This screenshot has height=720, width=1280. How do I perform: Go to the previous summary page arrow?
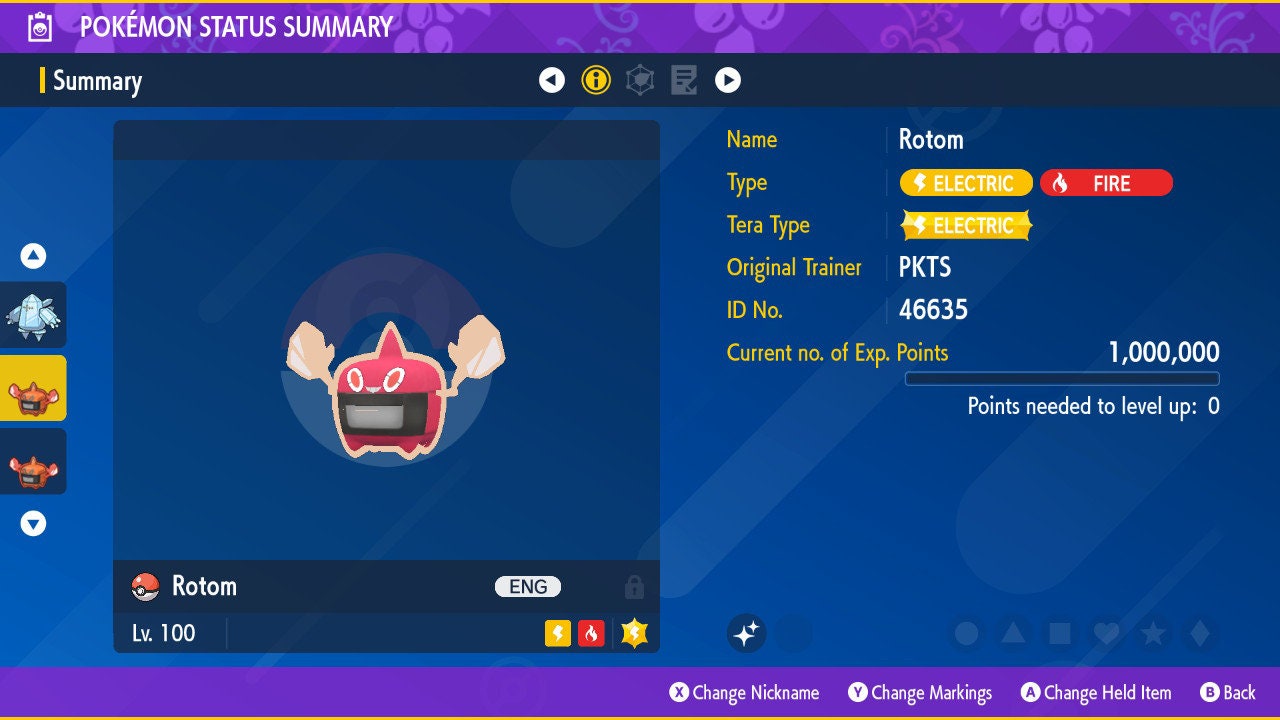click(552, 80)
